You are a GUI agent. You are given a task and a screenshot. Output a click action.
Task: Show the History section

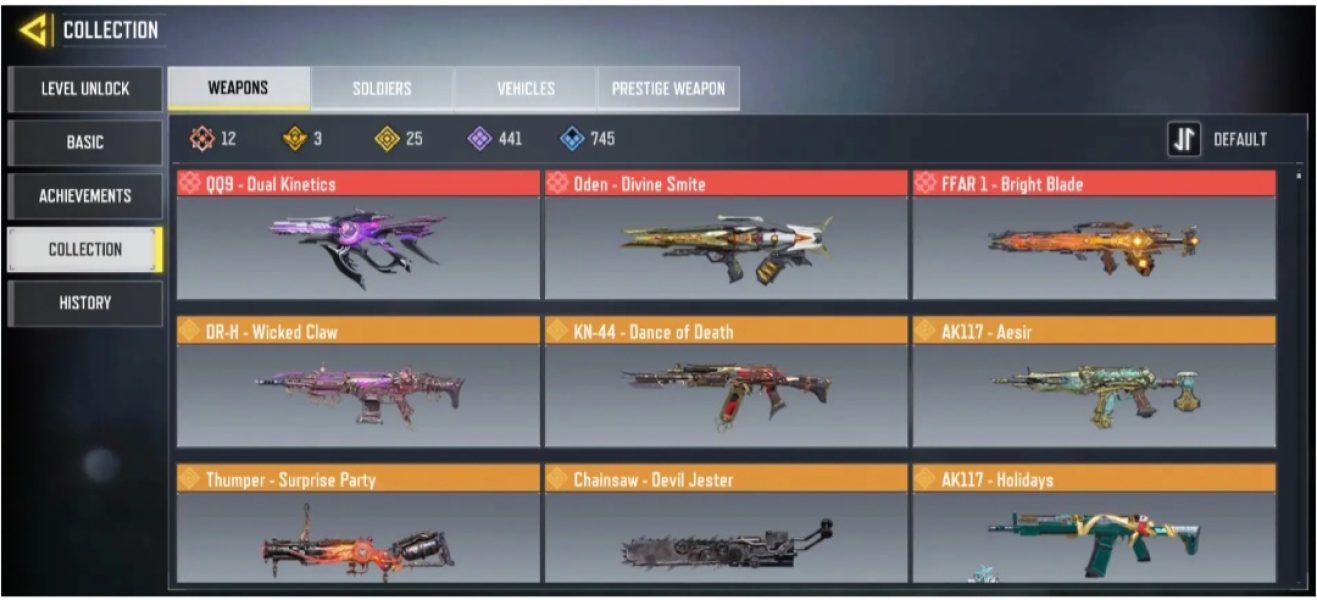[85, 303]
